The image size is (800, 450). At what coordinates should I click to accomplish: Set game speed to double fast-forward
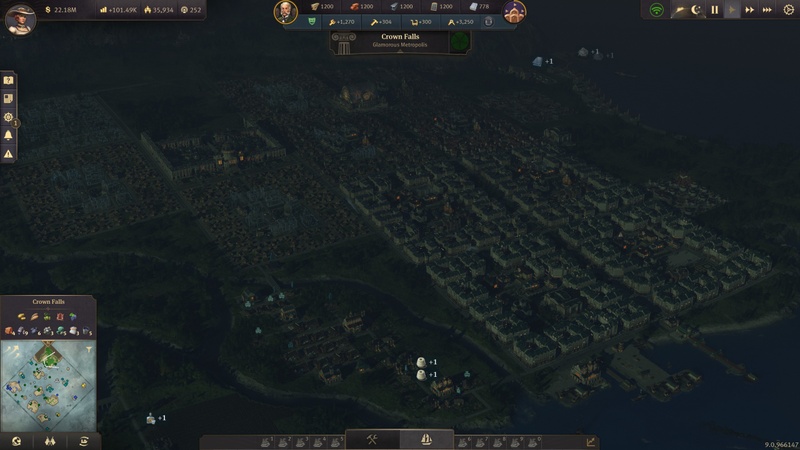click(751, 10)
